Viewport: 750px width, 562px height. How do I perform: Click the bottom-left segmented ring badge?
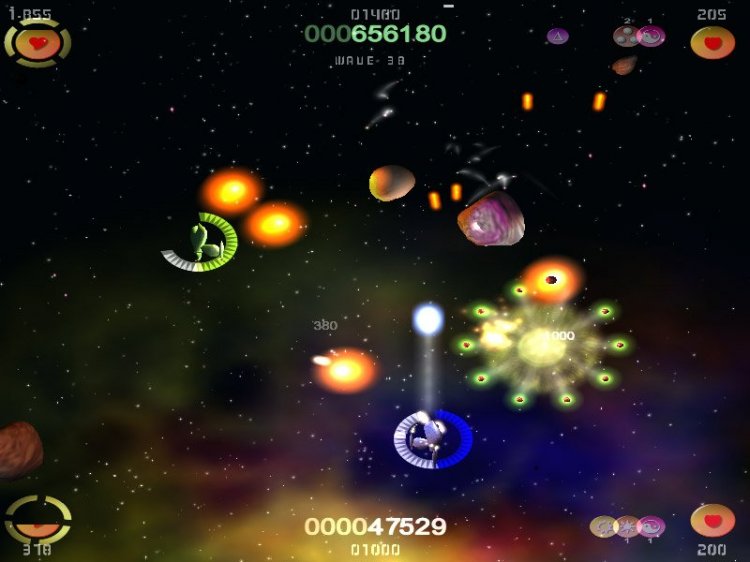[38, 519]
